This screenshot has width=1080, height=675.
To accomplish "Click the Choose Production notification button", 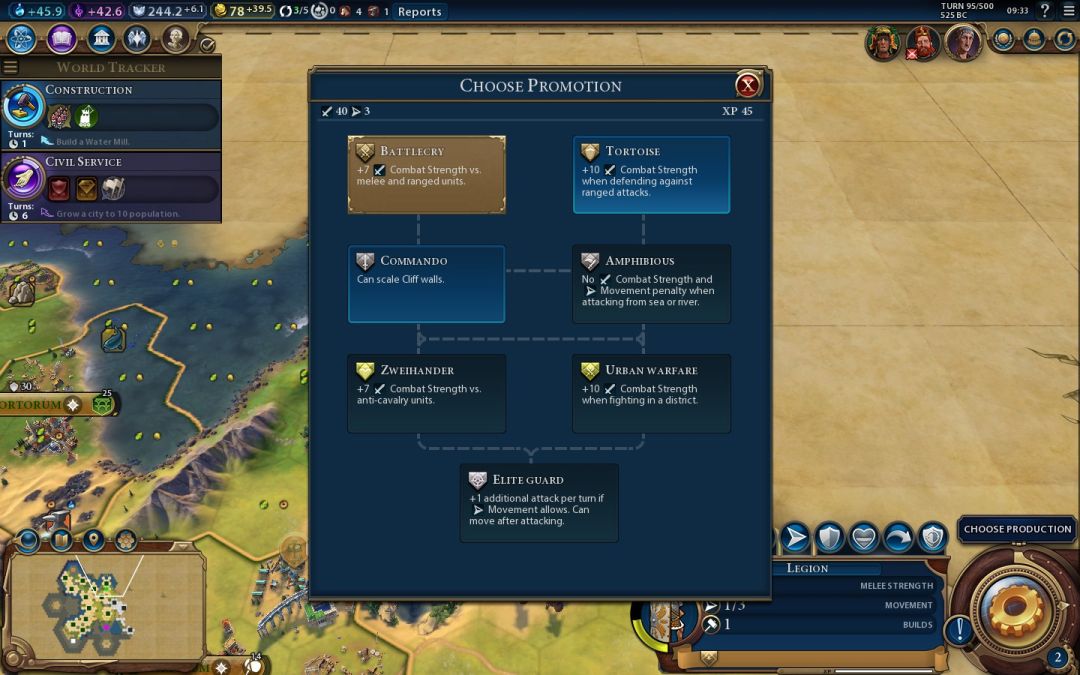I will 1017,529.
